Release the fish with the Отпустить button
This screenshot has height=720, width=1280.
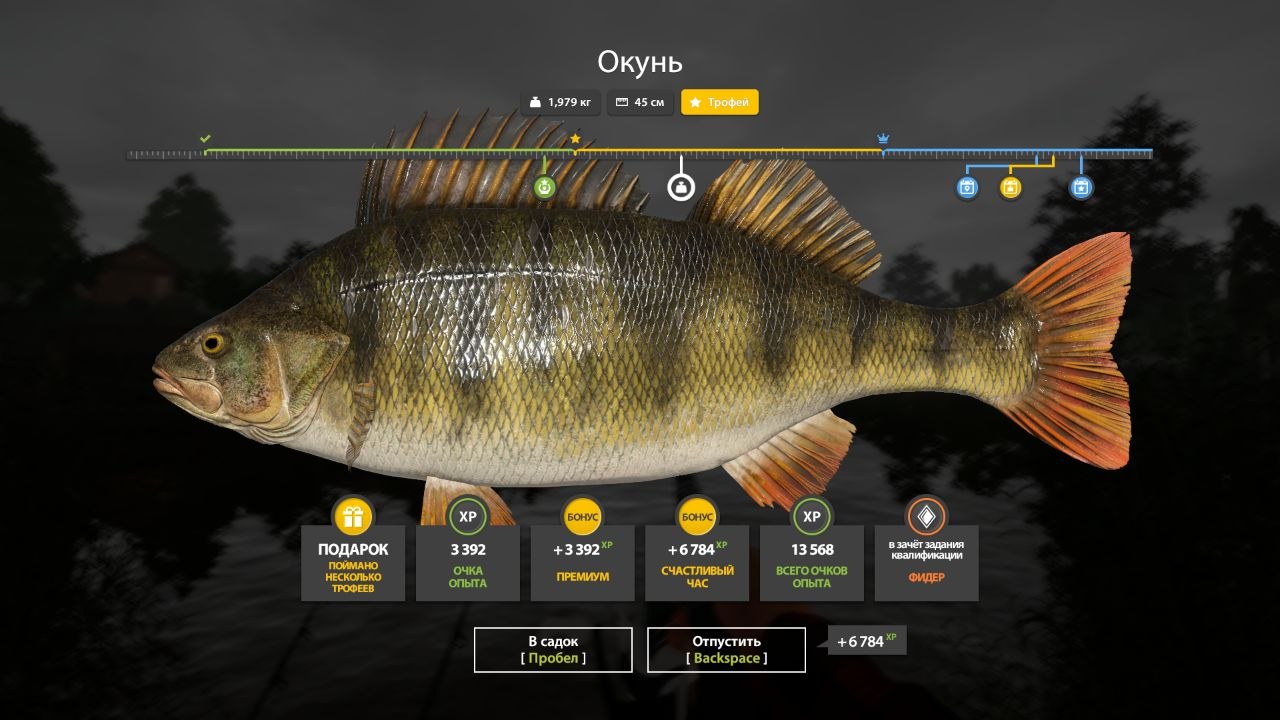(726, 649)
